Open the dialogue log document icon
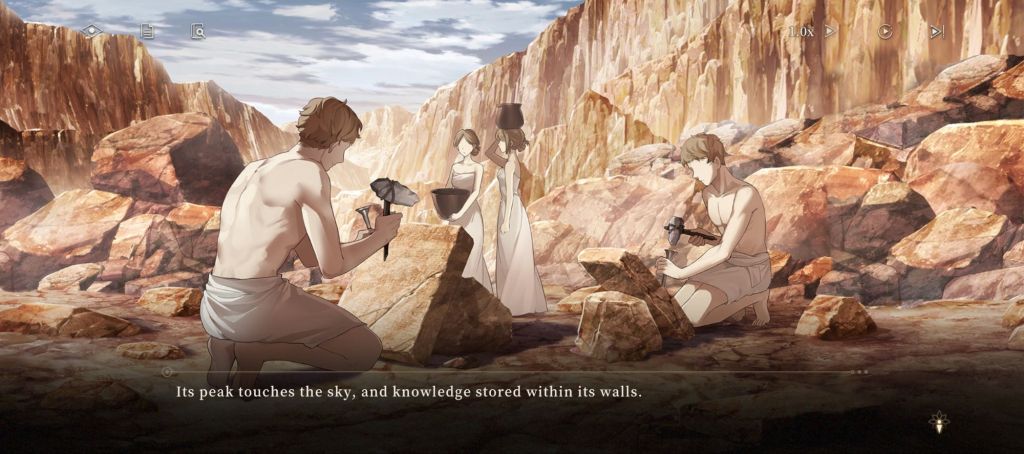Screen dimensions: 1024x454 coord(147,31)
